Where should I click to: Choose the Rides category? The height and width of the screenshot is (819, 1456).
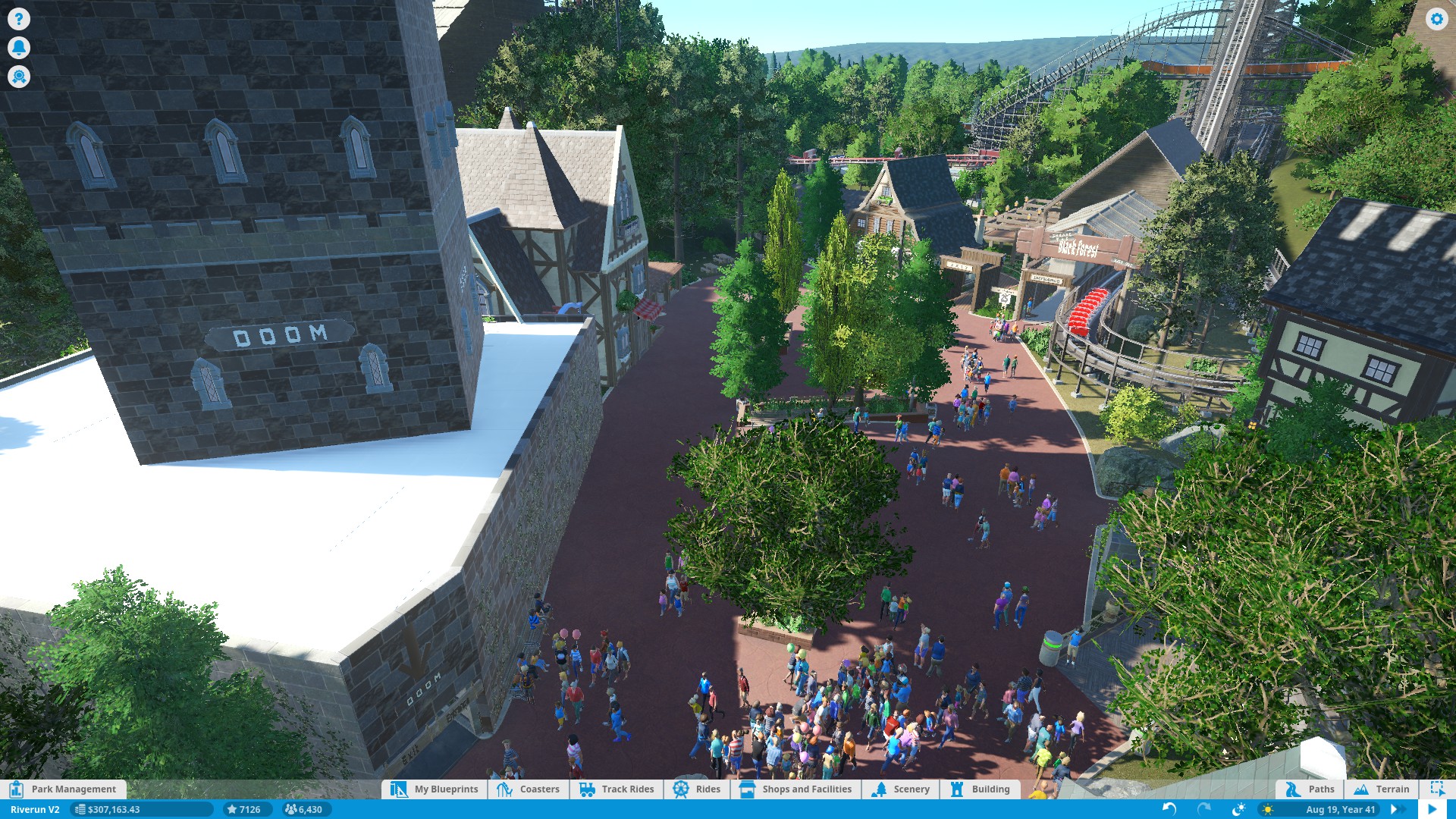(x=697, y=789)
